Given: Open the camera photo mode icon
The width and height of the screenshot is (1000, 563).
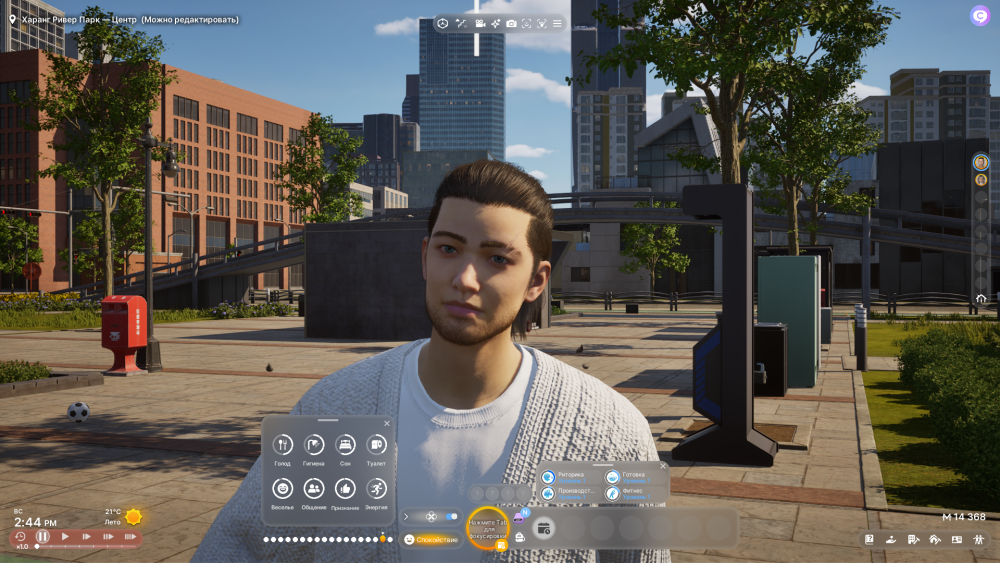Looking at the screenshot, I should (x=511, y=23).
